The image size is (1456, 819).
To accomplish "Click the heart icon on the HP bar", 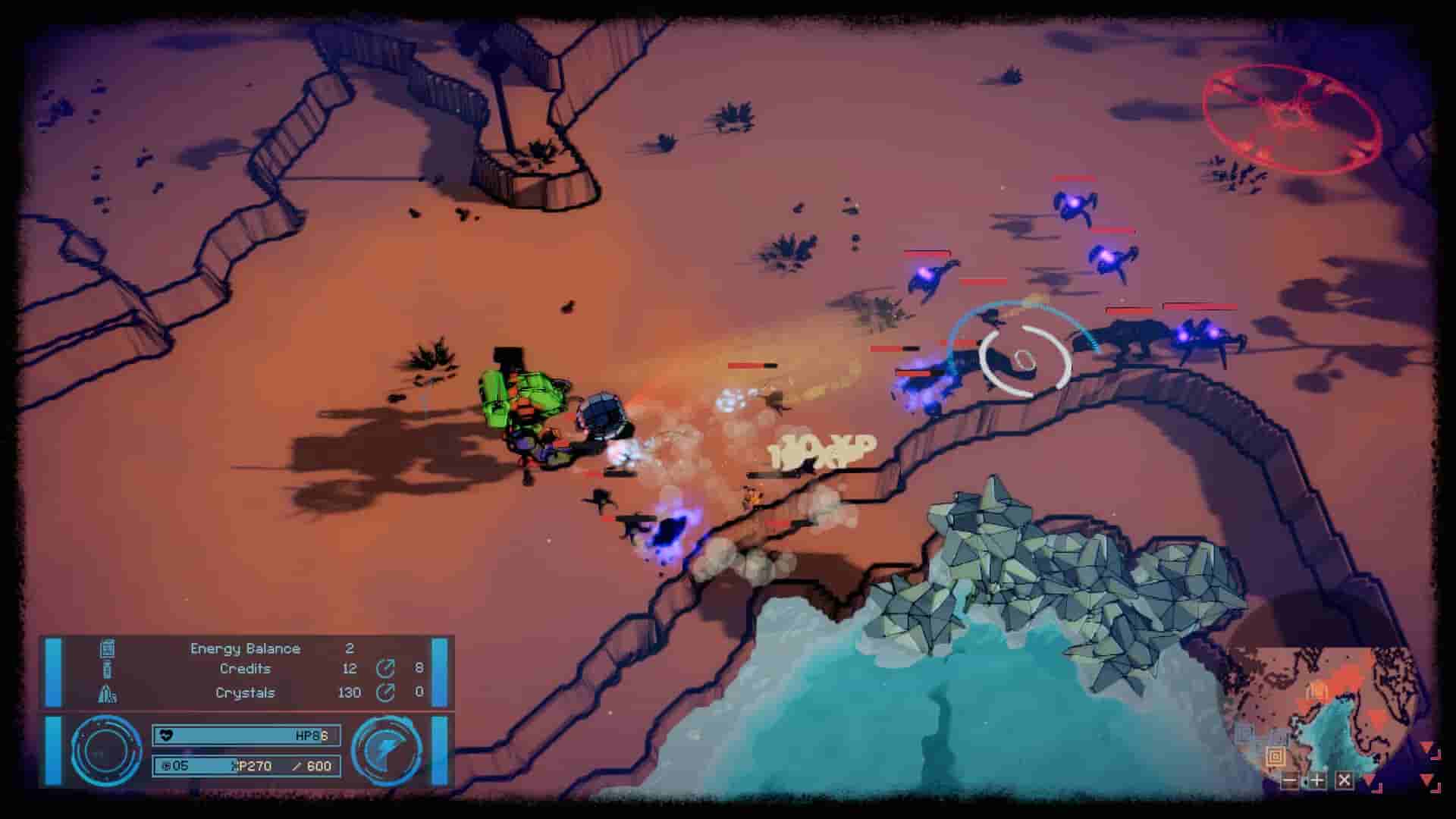I will coord(166,735).
